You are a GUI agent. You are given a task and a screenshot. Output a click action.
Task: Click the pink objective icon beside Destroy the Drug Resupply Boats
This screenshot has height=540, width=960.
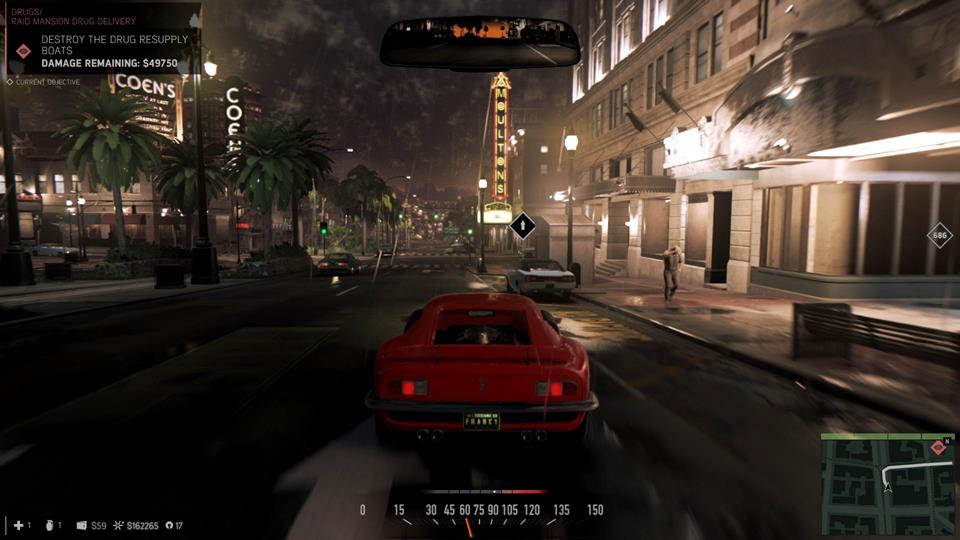pos(24,50)
